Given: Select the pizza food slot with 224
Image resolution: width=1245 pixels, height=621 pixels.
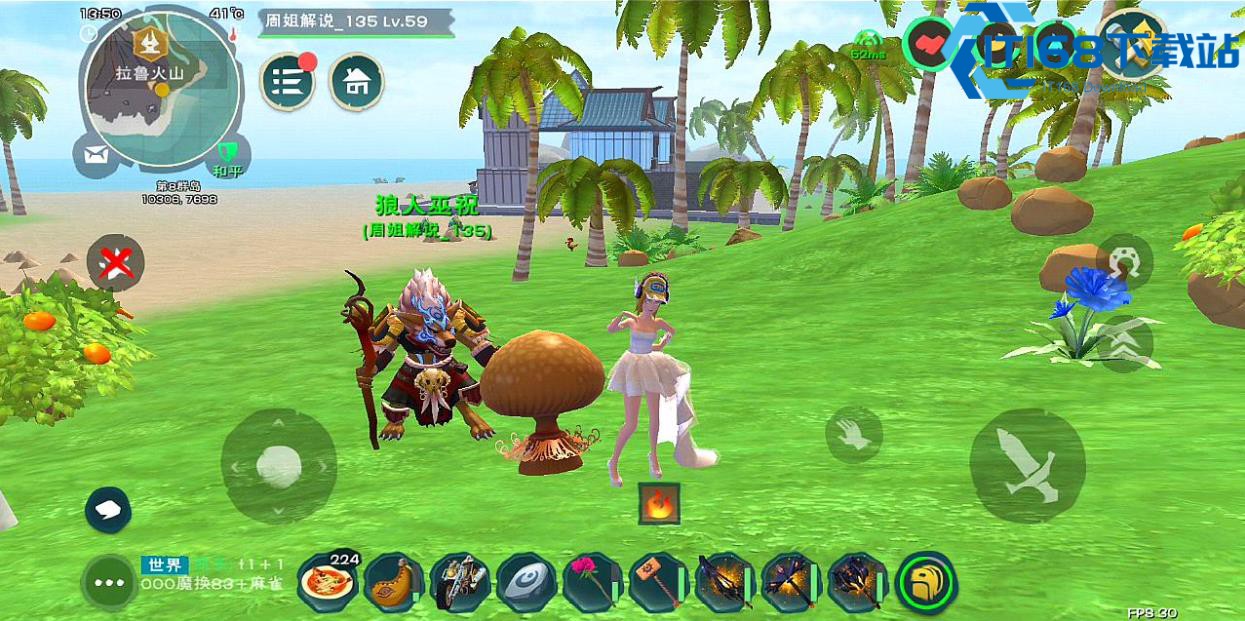Looking at the screenshot, I should pos(327,581).
